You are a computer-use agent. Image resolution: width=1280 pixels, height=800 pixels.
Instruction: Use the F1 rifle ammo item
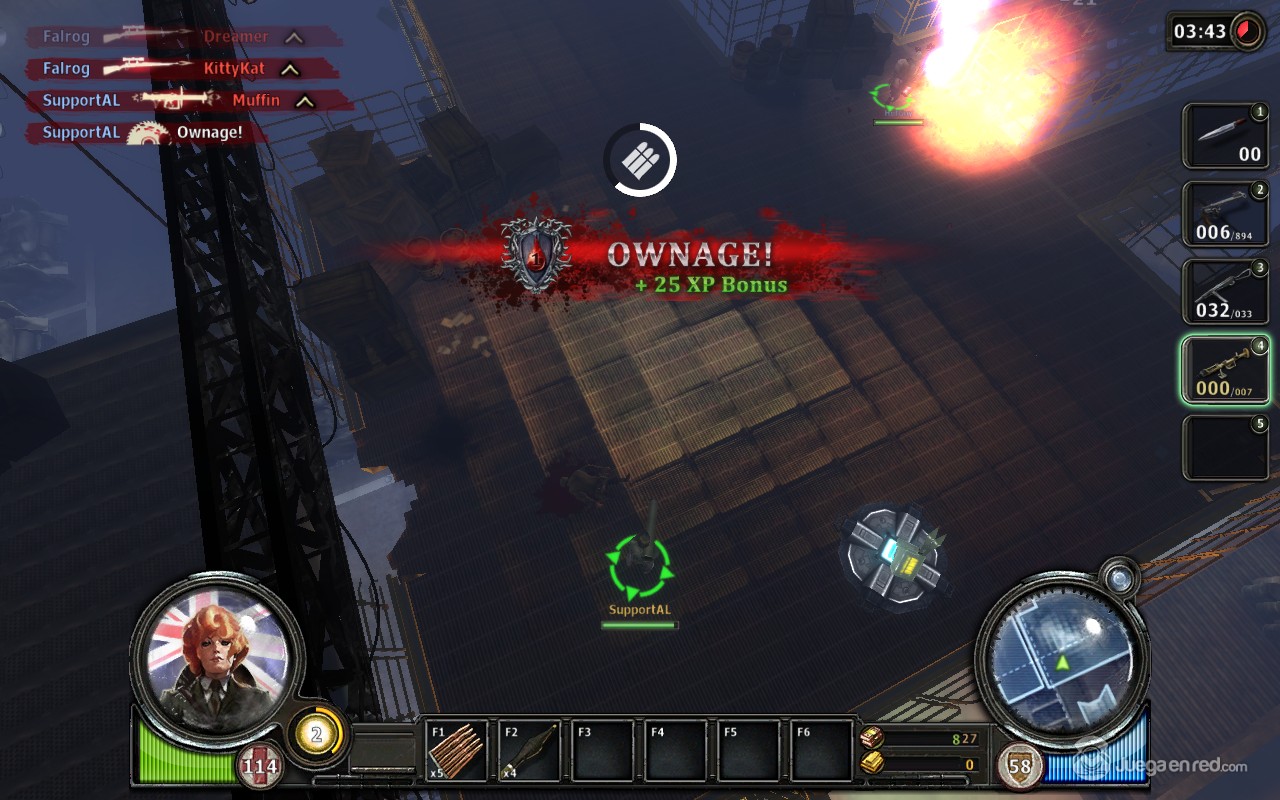(x=457, y=750)
